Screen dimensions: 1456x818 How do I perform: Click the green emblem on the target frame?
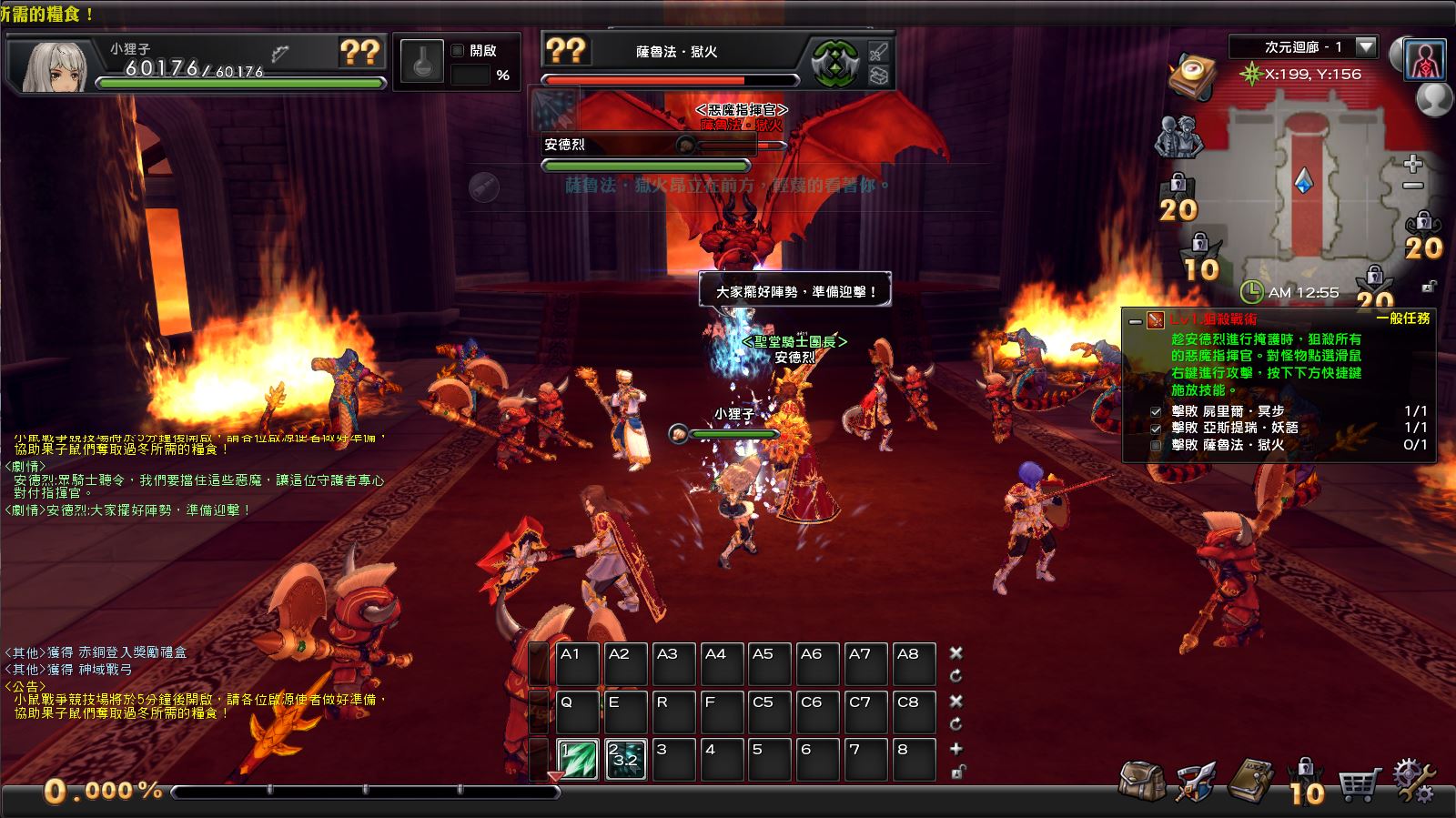835,64
